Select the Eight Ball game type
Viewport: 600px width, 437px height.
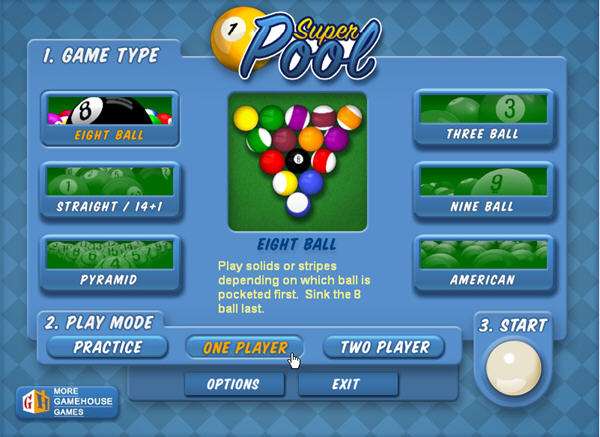coord(110,119)
